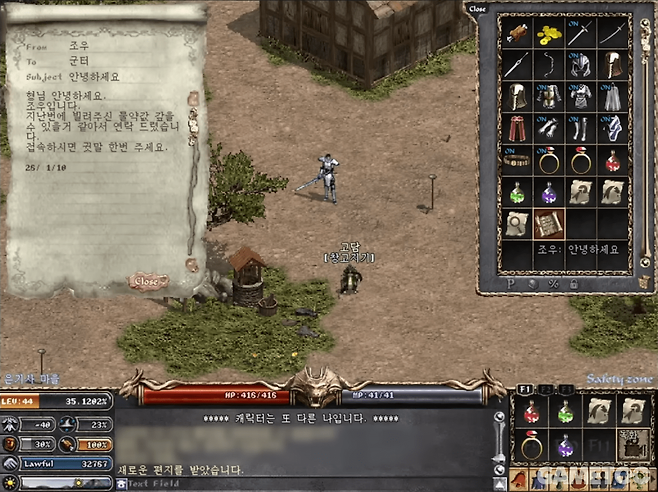The image size is (658, 492).
Task: Close the letter from 조우
Action: tap(146, 282)
